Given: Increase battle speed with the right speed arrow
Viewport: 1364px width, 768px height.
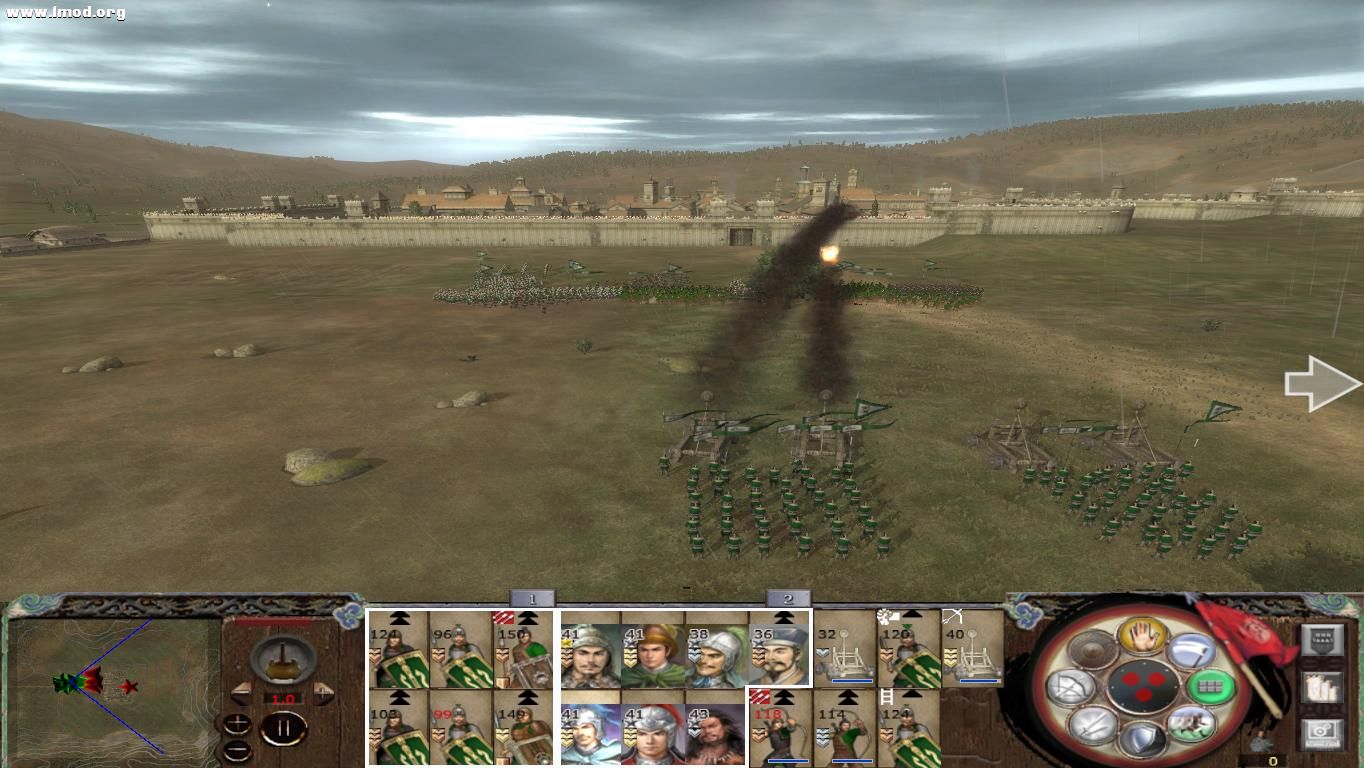Looking at the screenshot, I should 322,694.
